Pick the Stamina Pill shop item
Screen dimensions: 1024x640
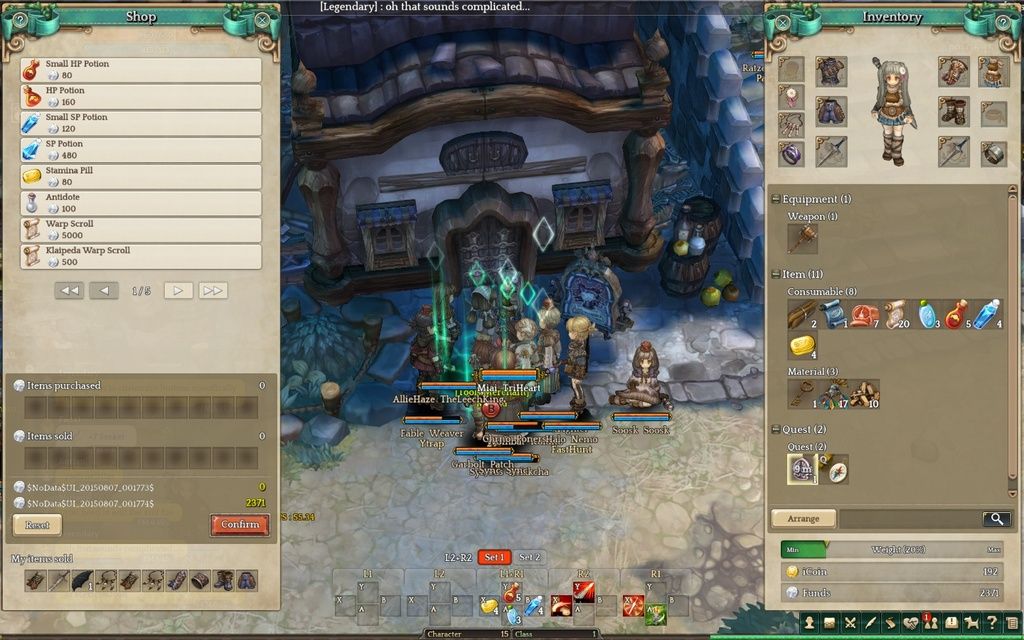(x=140, y=177)
